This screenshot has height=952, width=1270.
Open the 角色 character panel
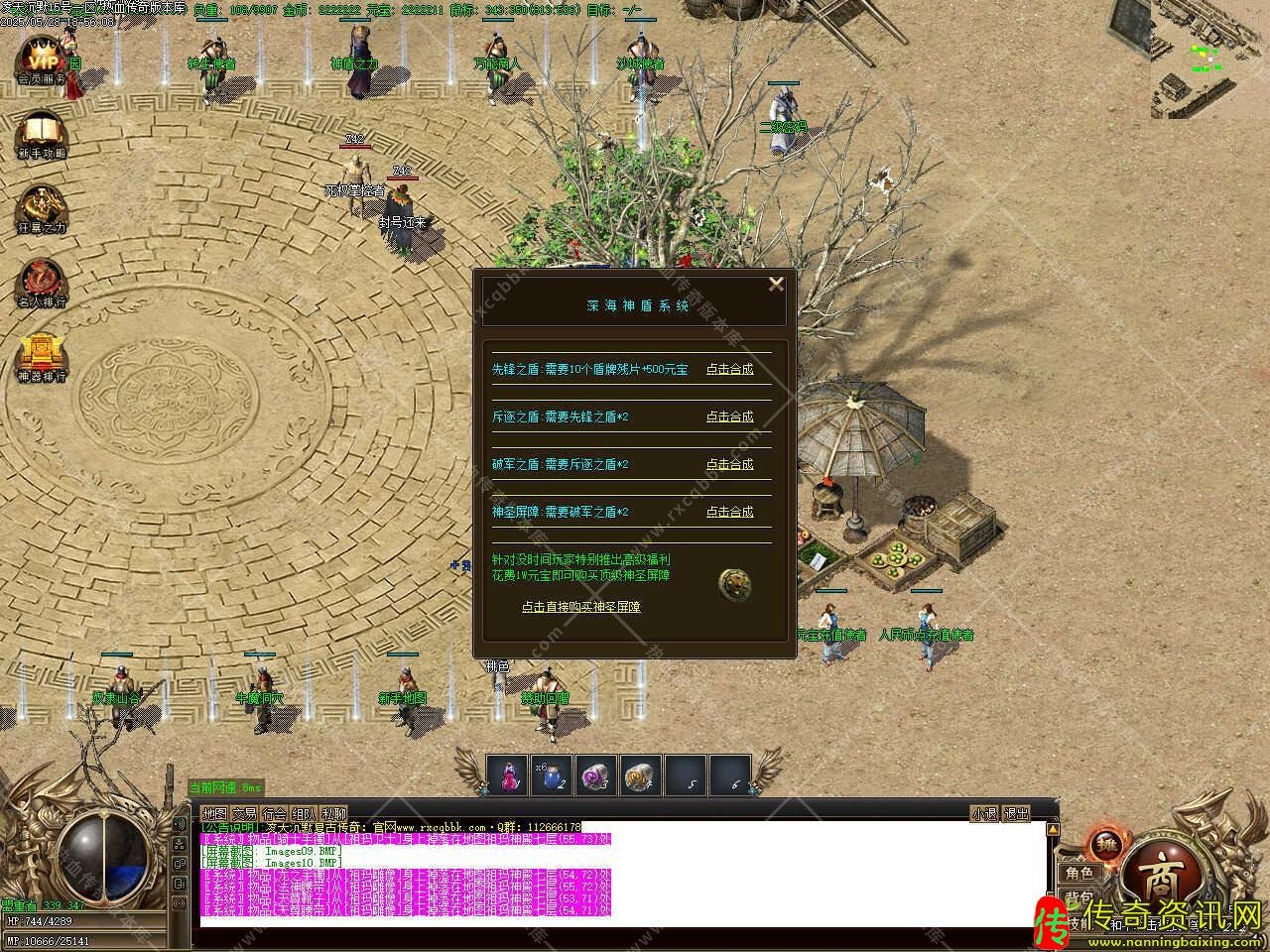(x=1079, y=874)
